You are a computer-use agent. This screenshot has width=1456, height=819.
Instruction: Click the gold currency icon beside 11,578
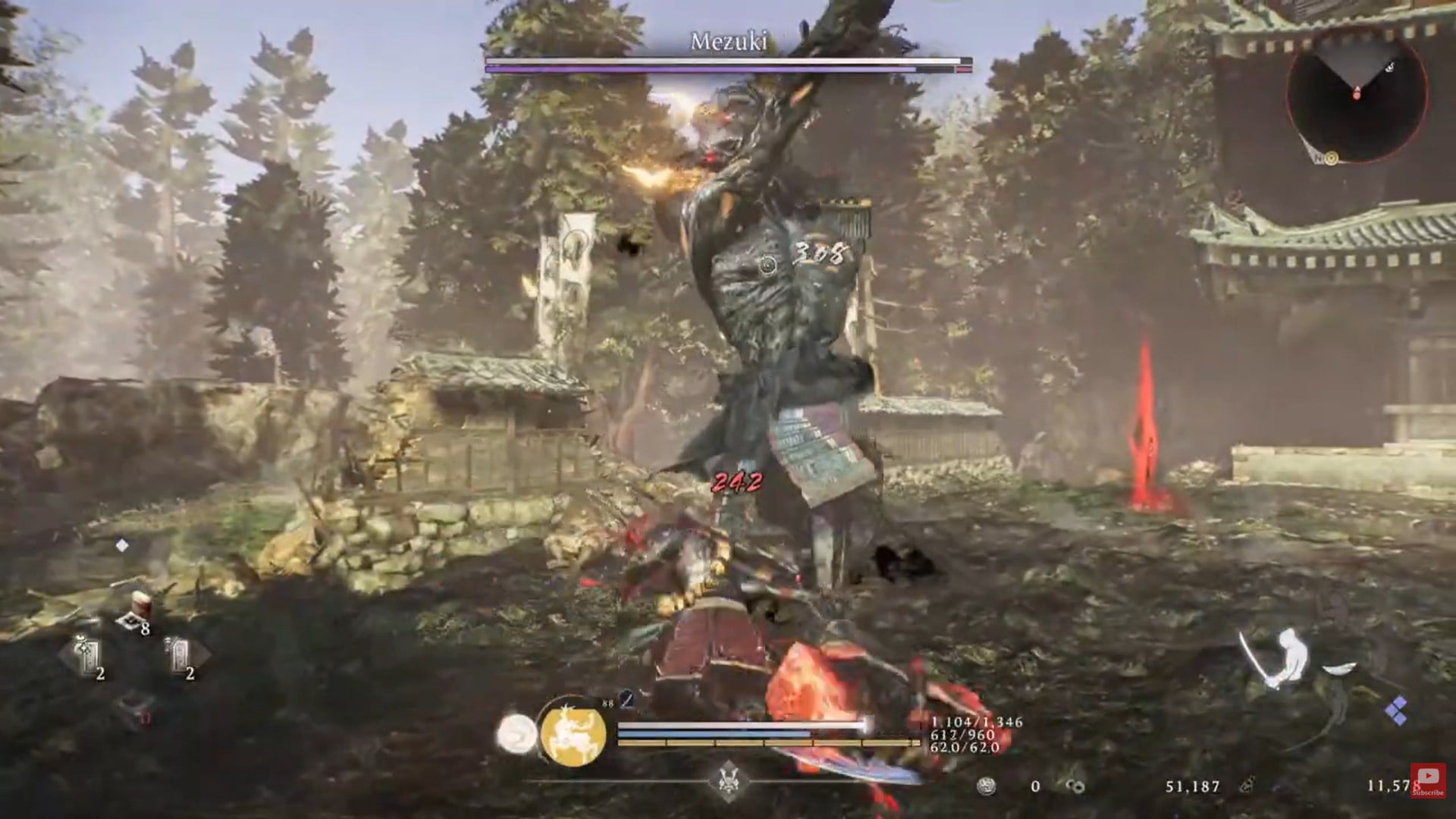pos(1248,786)
